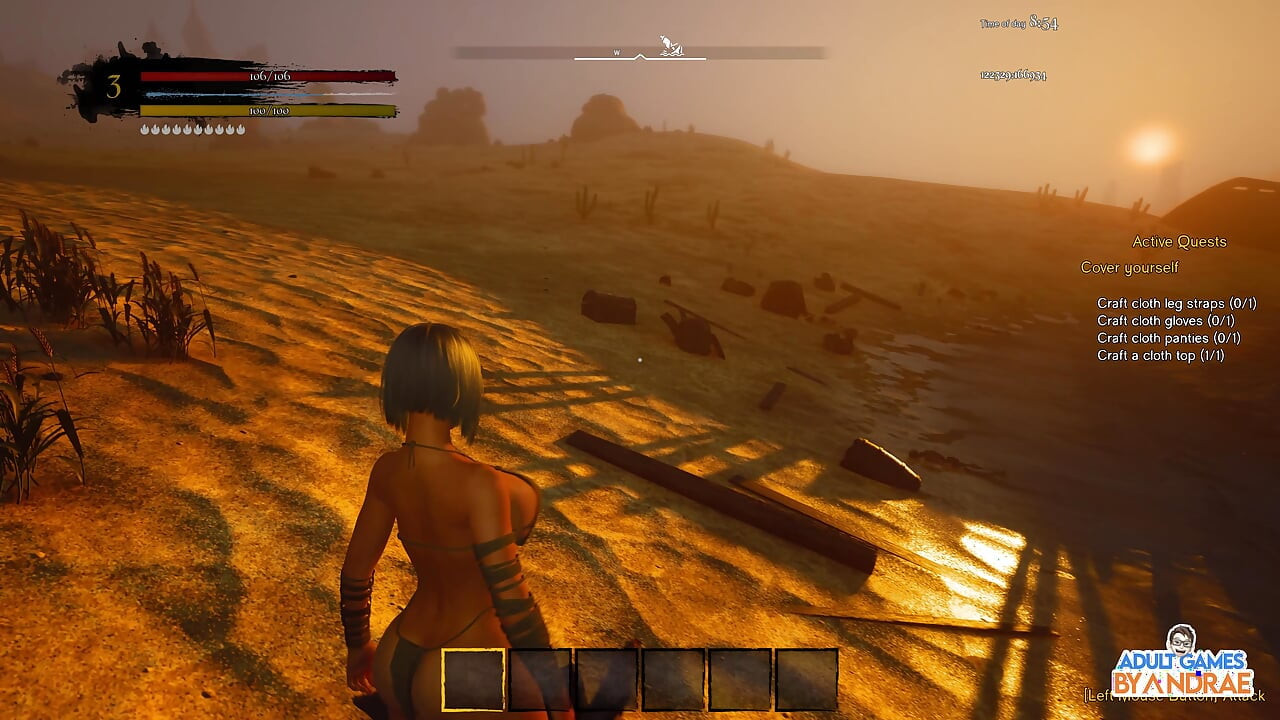Viewport: 1280px width, 720px height.
Task: Select the Cover yourself quest title
Action: pyautogui.click(x=1129, y=268)
